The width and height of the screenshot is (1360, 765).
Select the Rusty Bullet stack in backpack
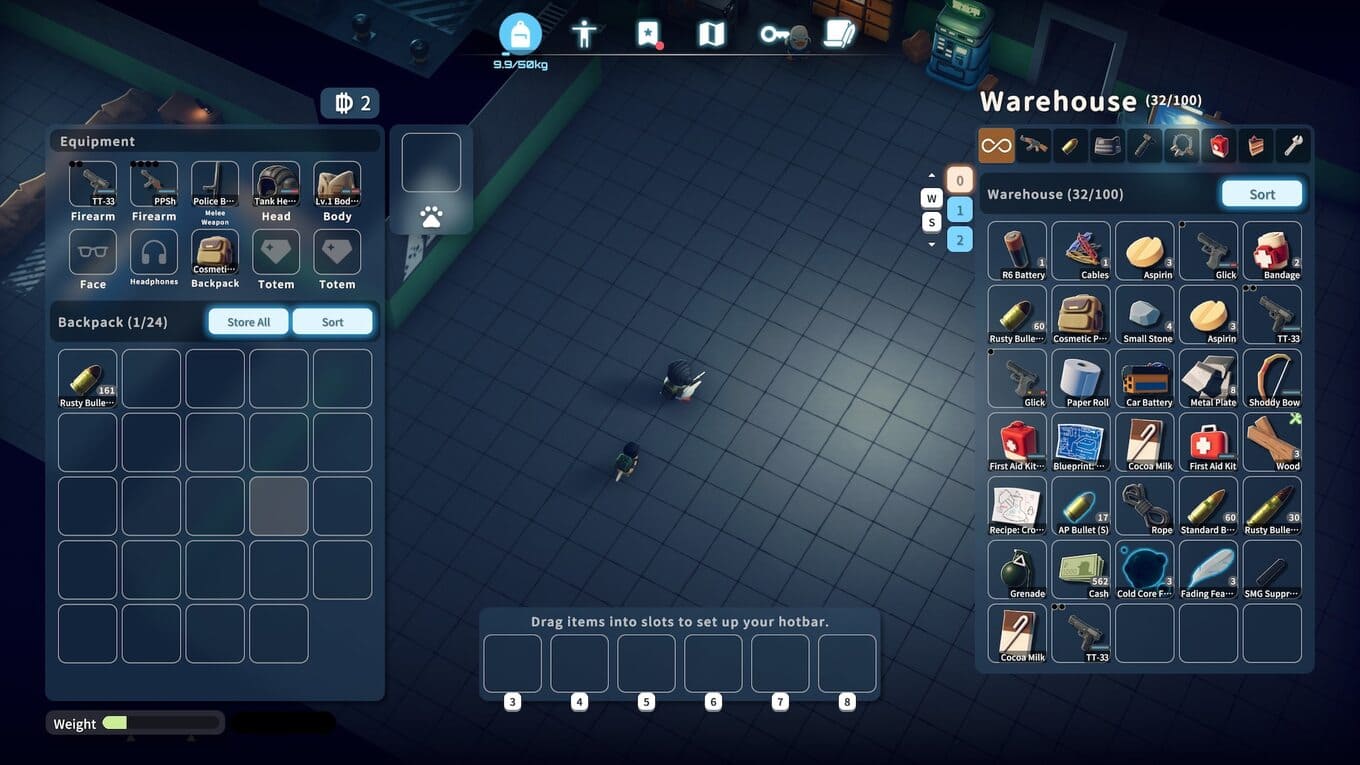(x=88, y=378)
